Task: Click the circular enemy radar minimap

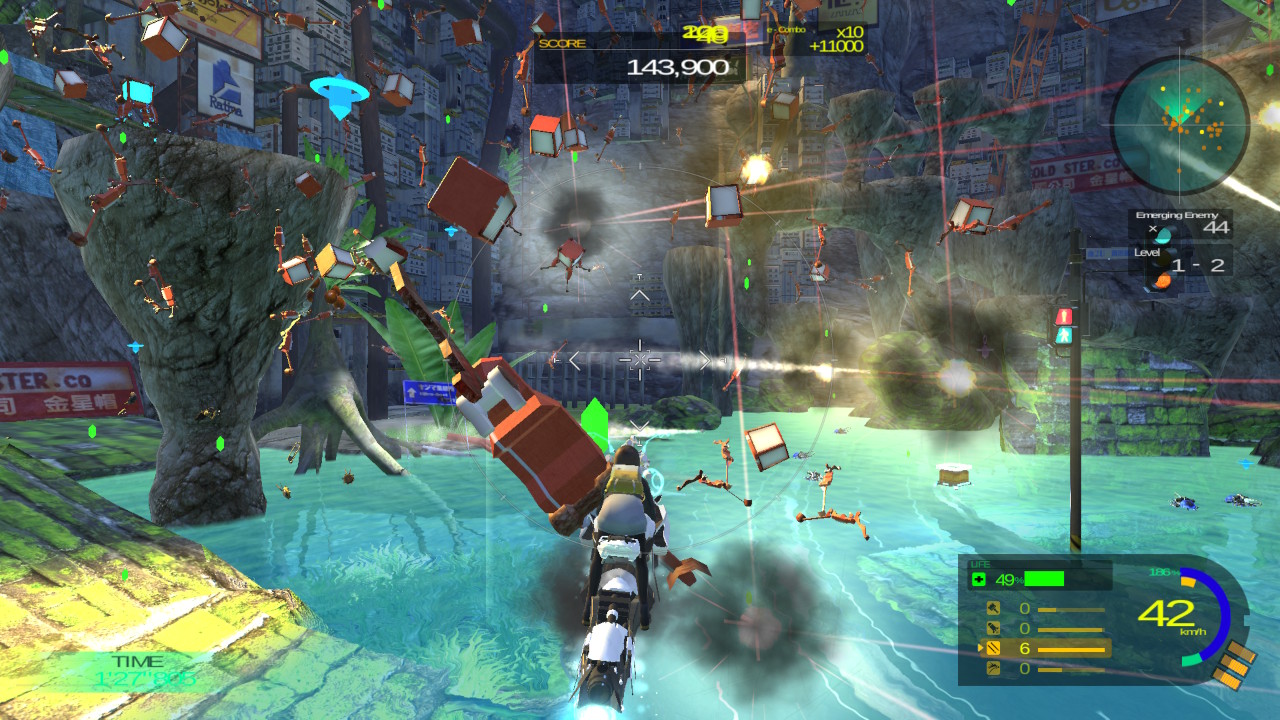Action: coord(1180,124)
